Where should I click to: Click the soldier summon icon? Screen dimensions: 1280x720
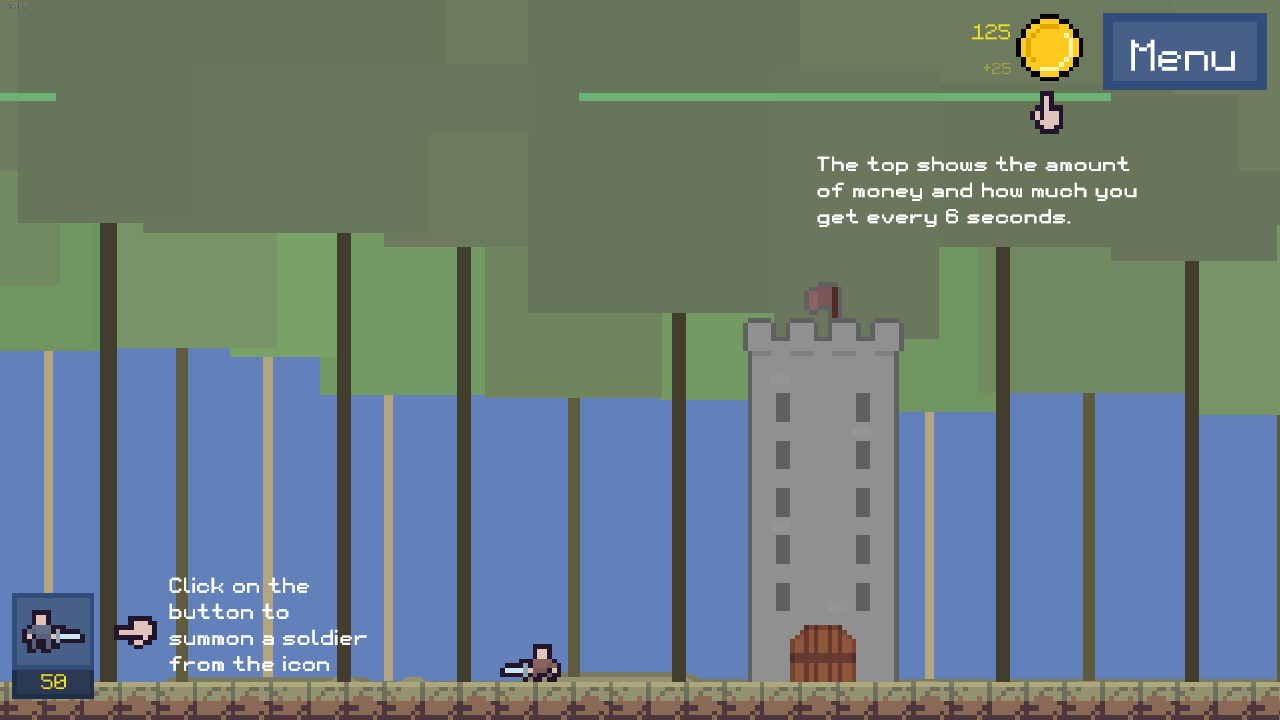point(52,633)
